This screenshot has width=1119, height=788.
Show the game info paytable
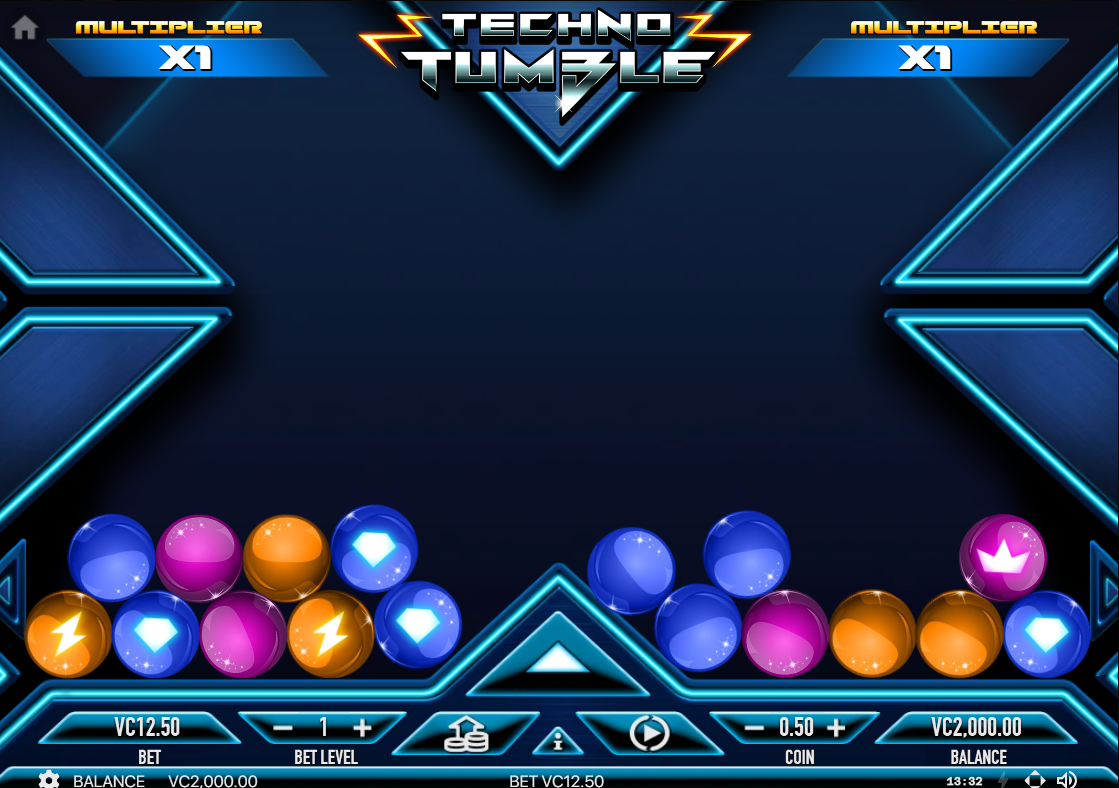pyautogui.click(x=558, y=741)
